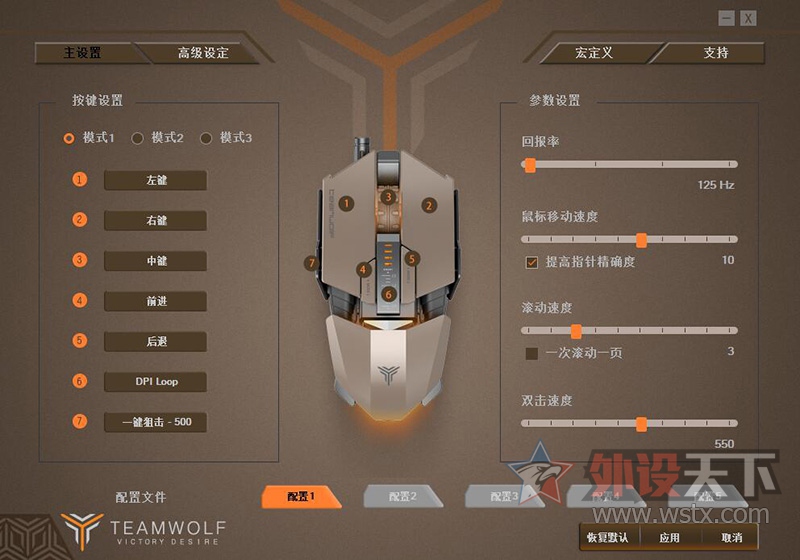The height and width of the screenshot is (560, 800).
Task: Click the 一键狙击 - 500 button
Action: [155, 422]
